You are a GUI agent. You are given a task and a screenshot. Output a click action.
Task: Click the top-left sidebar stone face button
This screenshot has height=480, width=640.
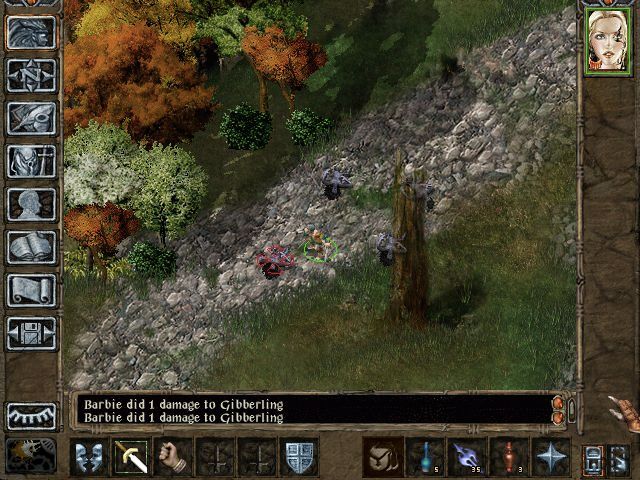tap(31, 31)
